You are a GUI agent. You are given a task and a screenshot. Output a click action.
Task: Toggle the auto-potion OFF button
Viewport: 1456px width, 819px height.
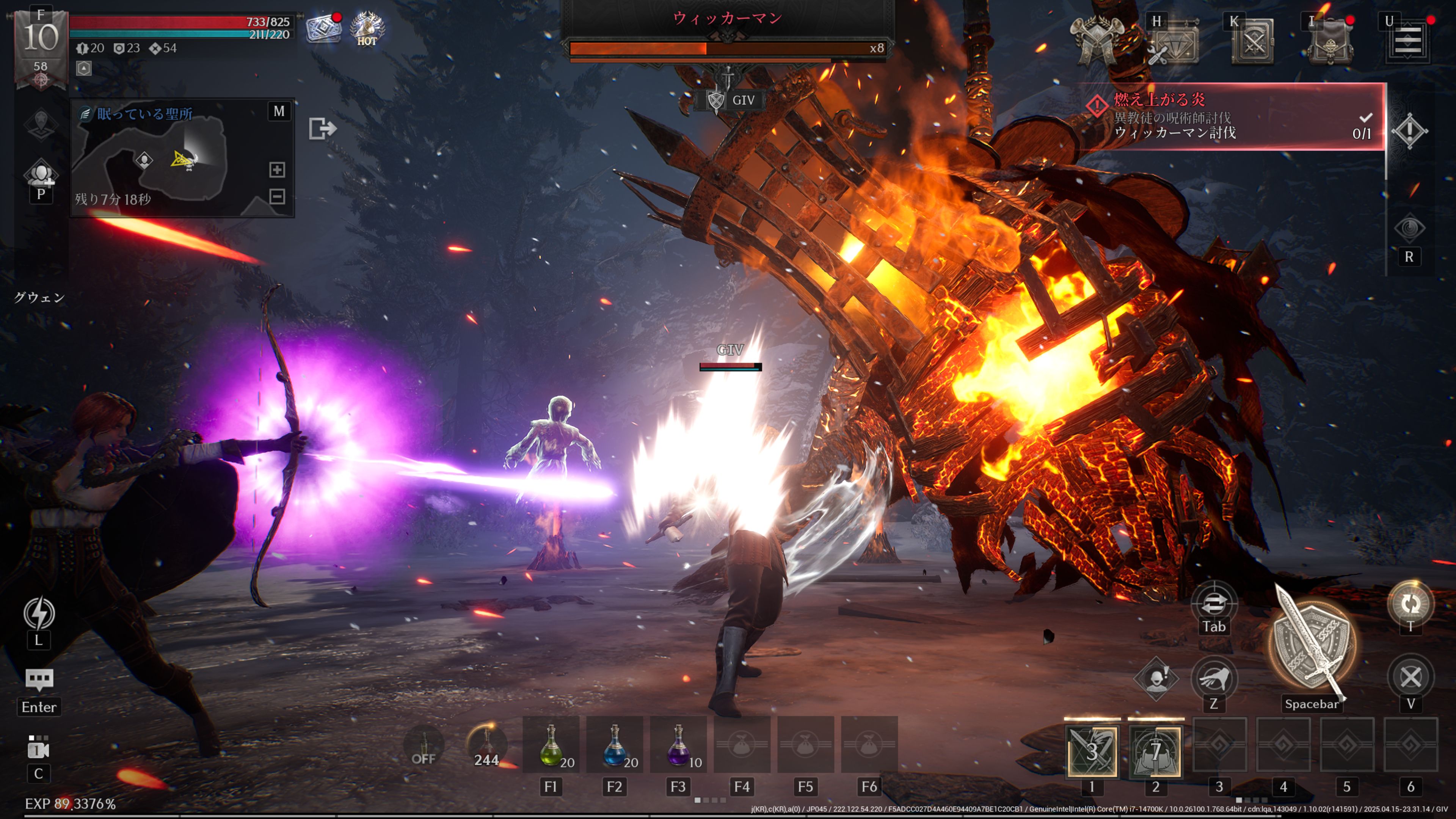click(424, 746)
